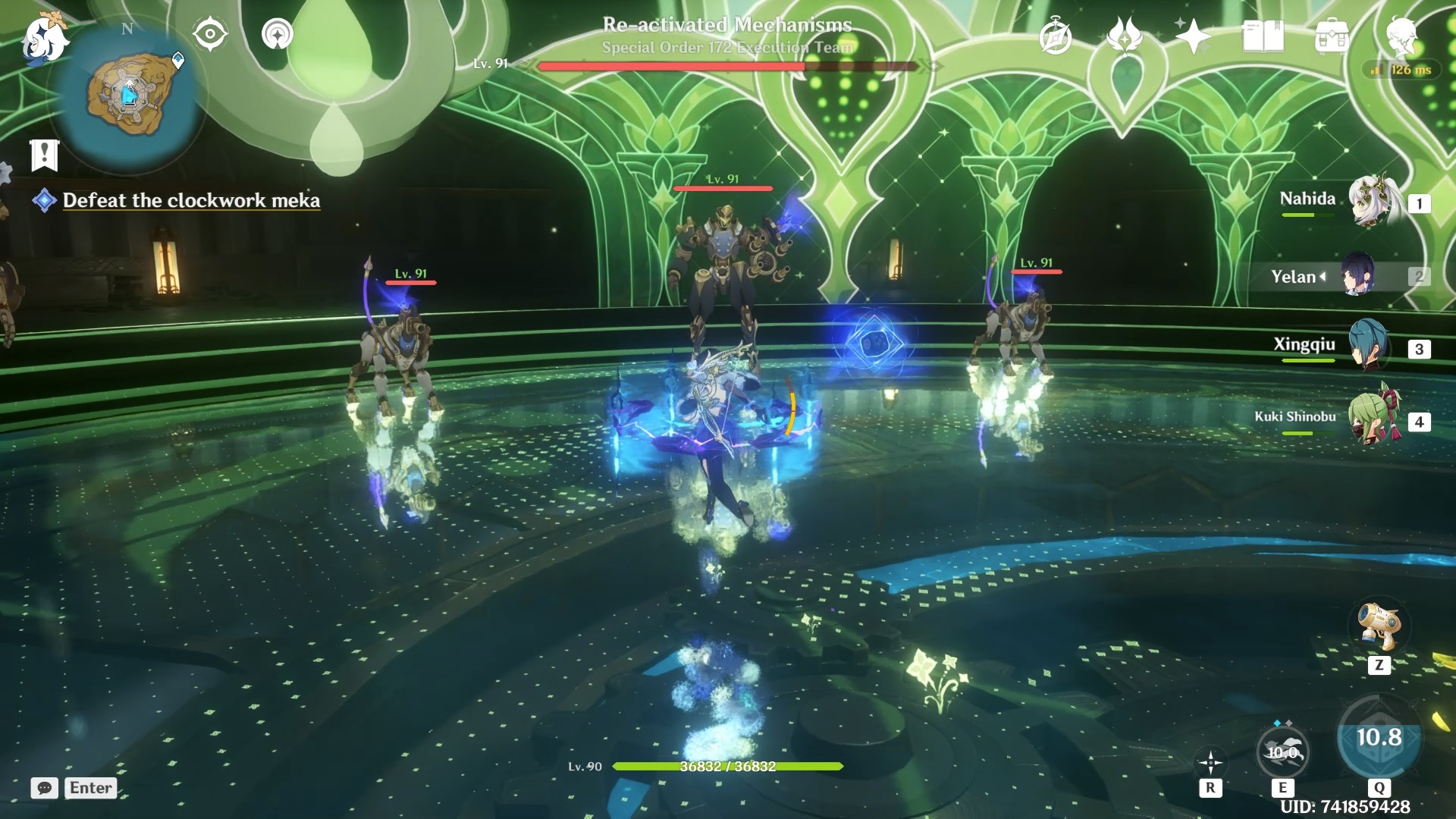Select the Defeat the clockwork meka objective
Viewport: 1456px width, 819px height.
190,200
